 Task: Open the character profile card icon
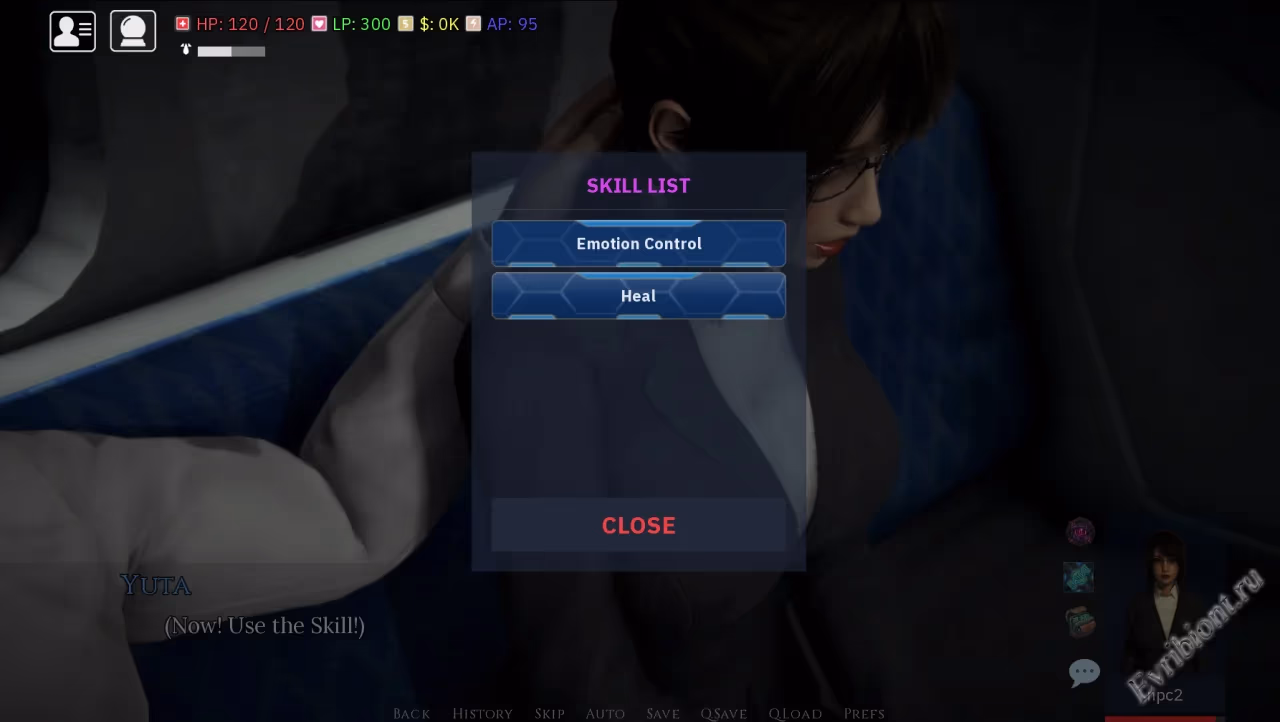(73, 31)
